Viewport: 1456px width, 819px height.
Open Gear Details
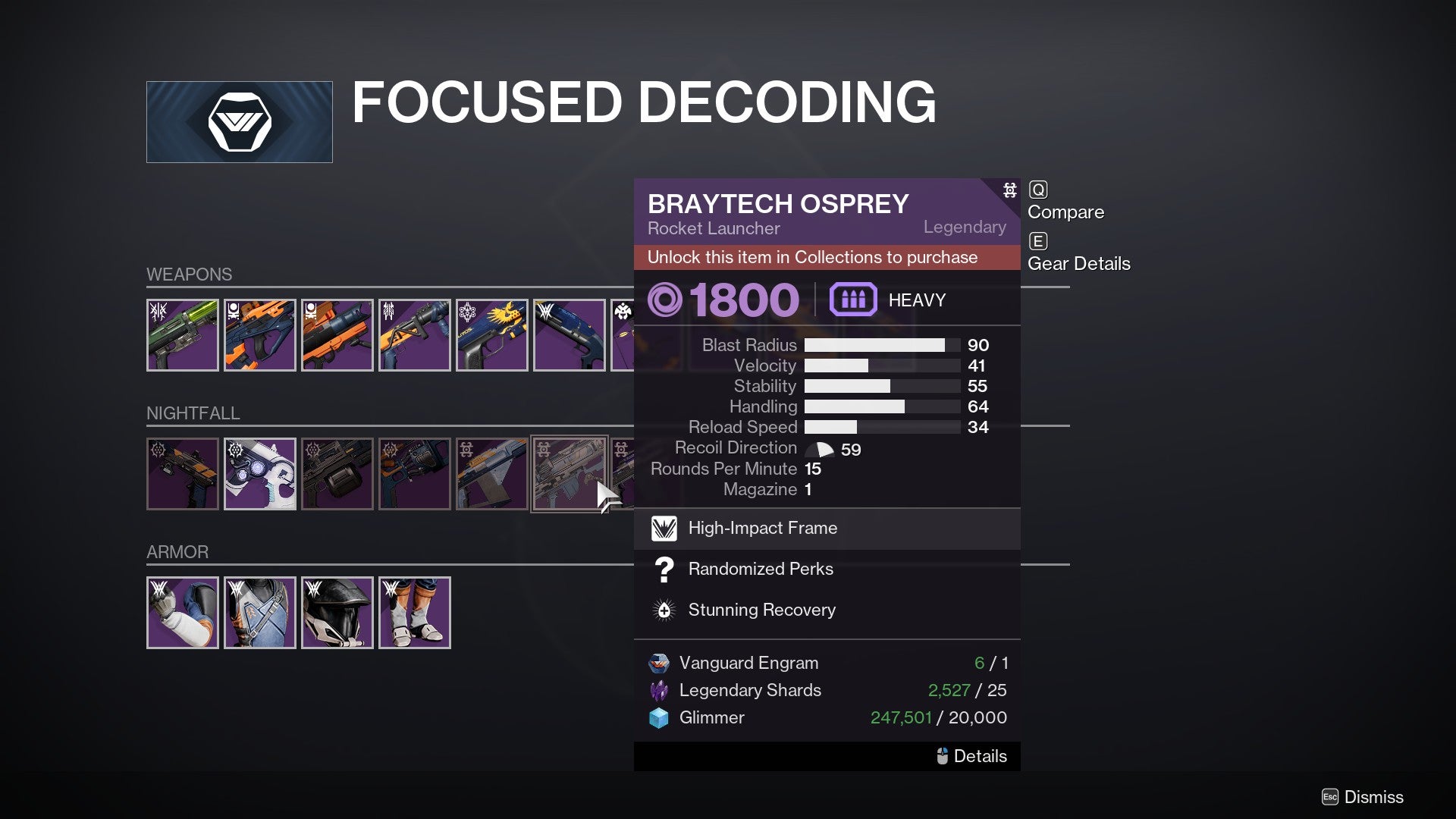click(1078, 264)
